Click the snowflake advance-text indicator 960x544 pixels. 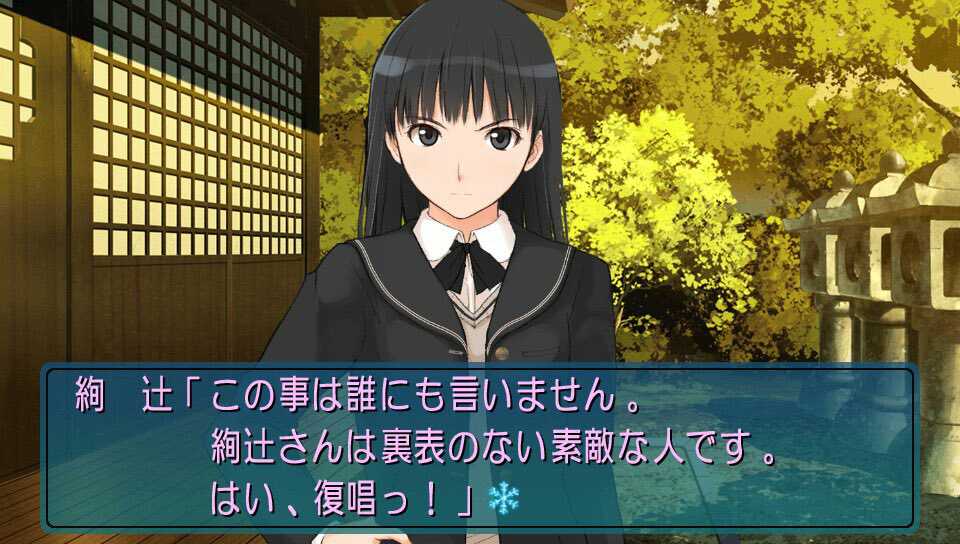pos(499,500)
